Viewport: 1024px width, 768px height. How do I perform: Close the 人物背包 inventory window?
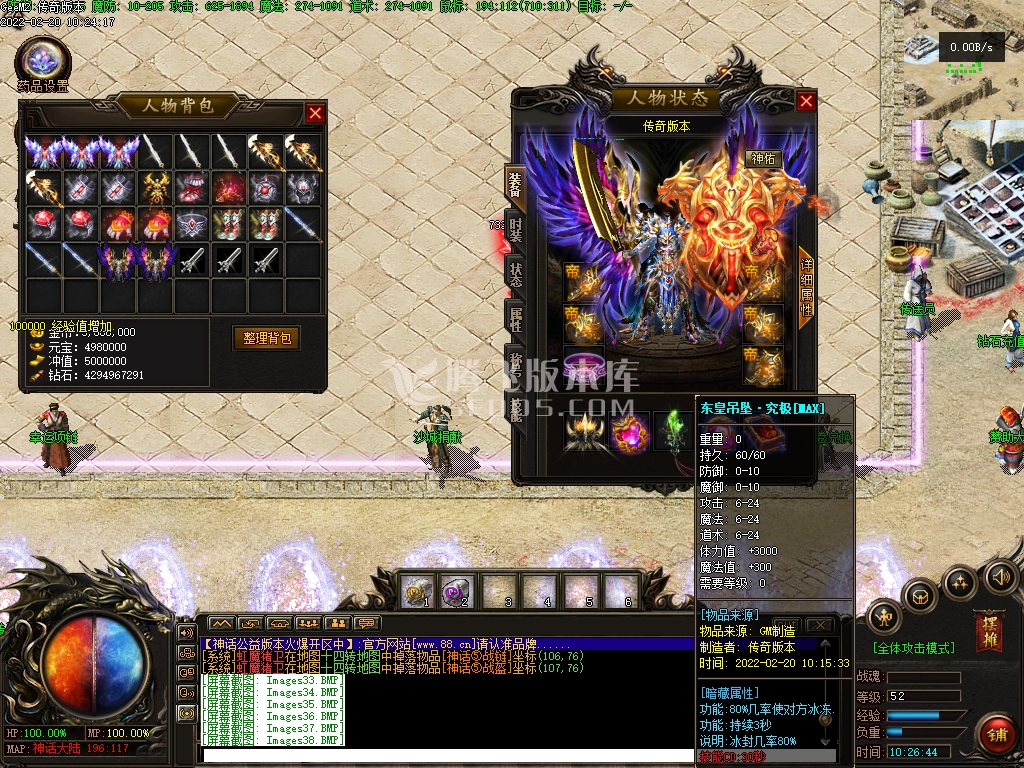coord(315,114)
